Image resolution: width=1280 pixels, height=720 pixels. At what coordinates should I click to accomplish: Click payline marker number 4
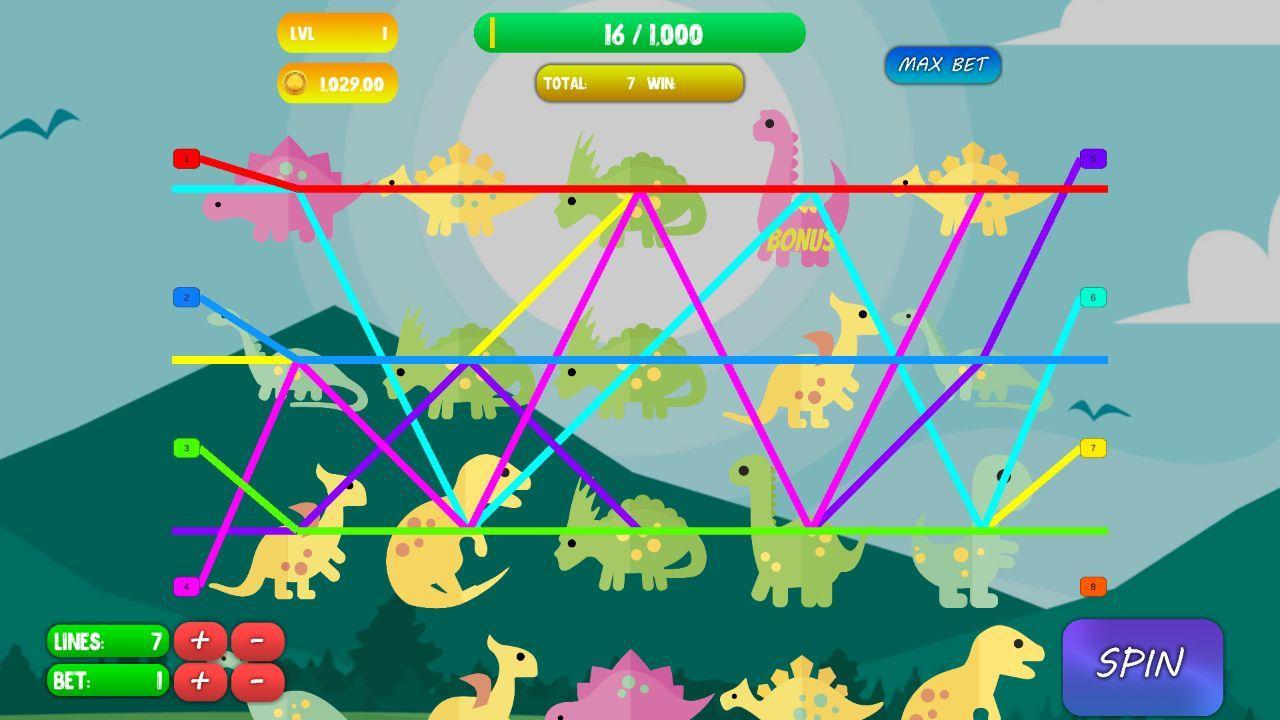point(185,585)
